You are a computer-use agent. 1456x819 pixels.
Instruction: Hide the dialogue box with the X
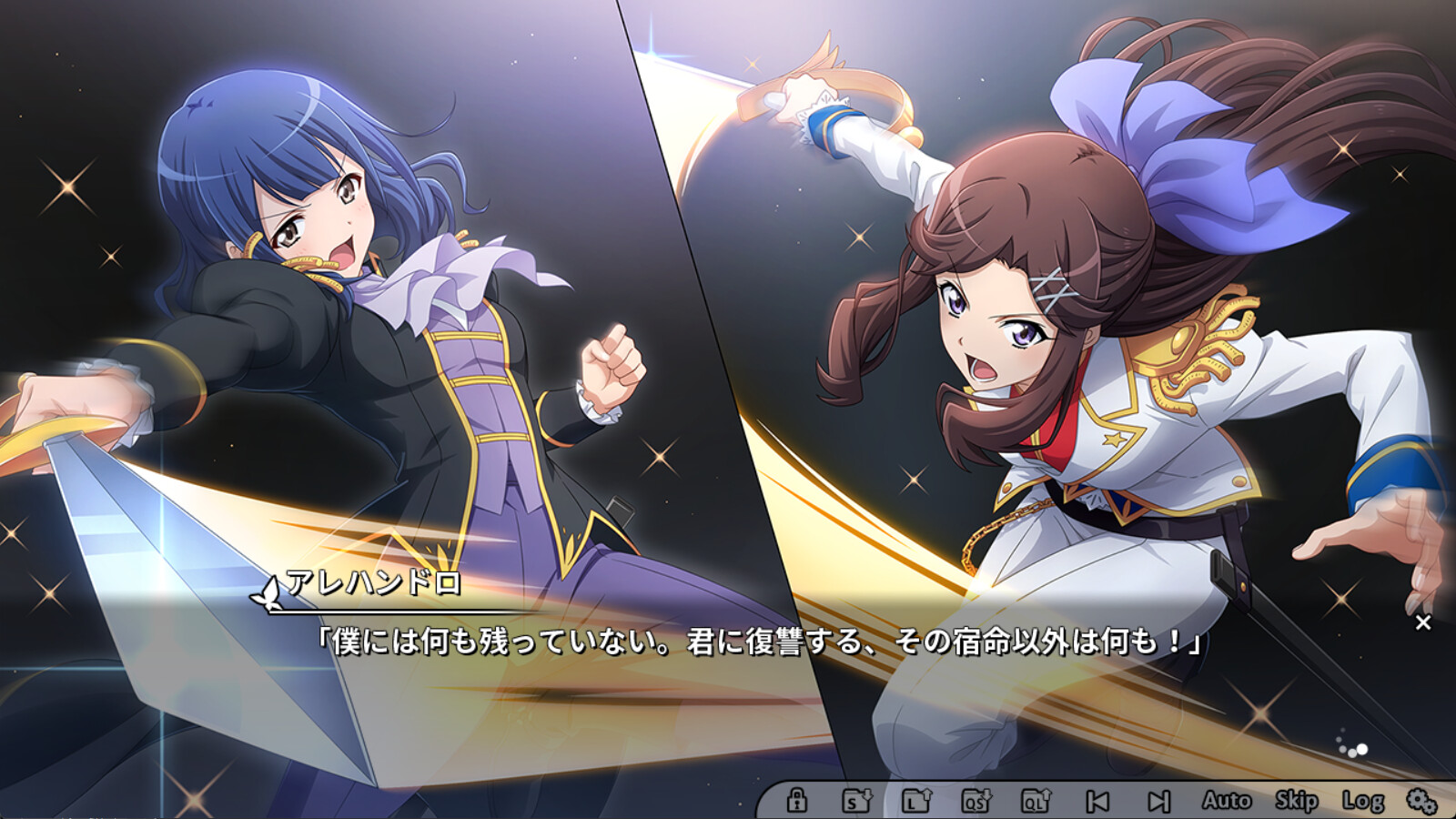click(1421, 622)
